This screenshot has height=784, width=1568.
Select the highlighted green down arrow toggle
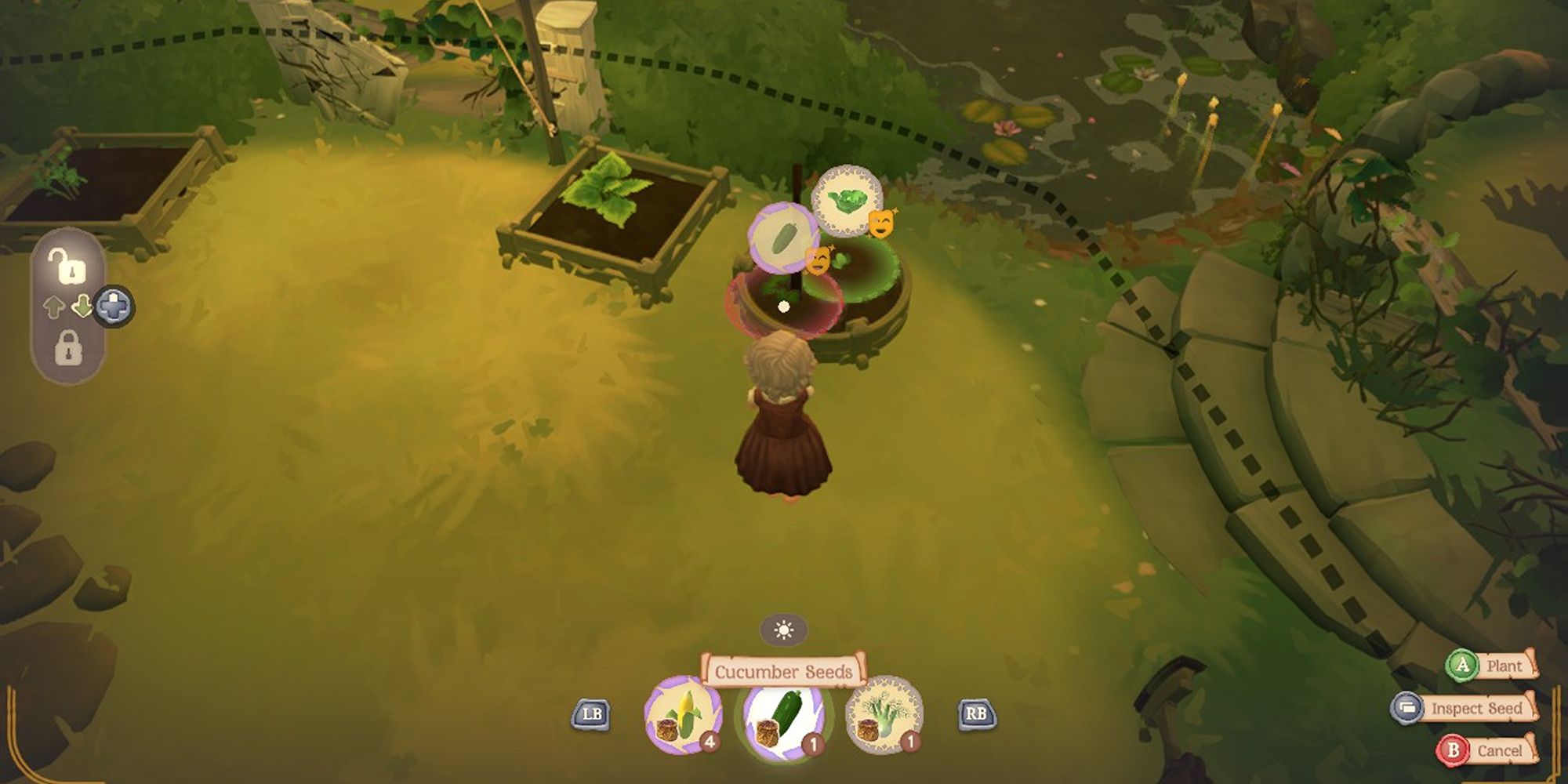pos(82,305)
